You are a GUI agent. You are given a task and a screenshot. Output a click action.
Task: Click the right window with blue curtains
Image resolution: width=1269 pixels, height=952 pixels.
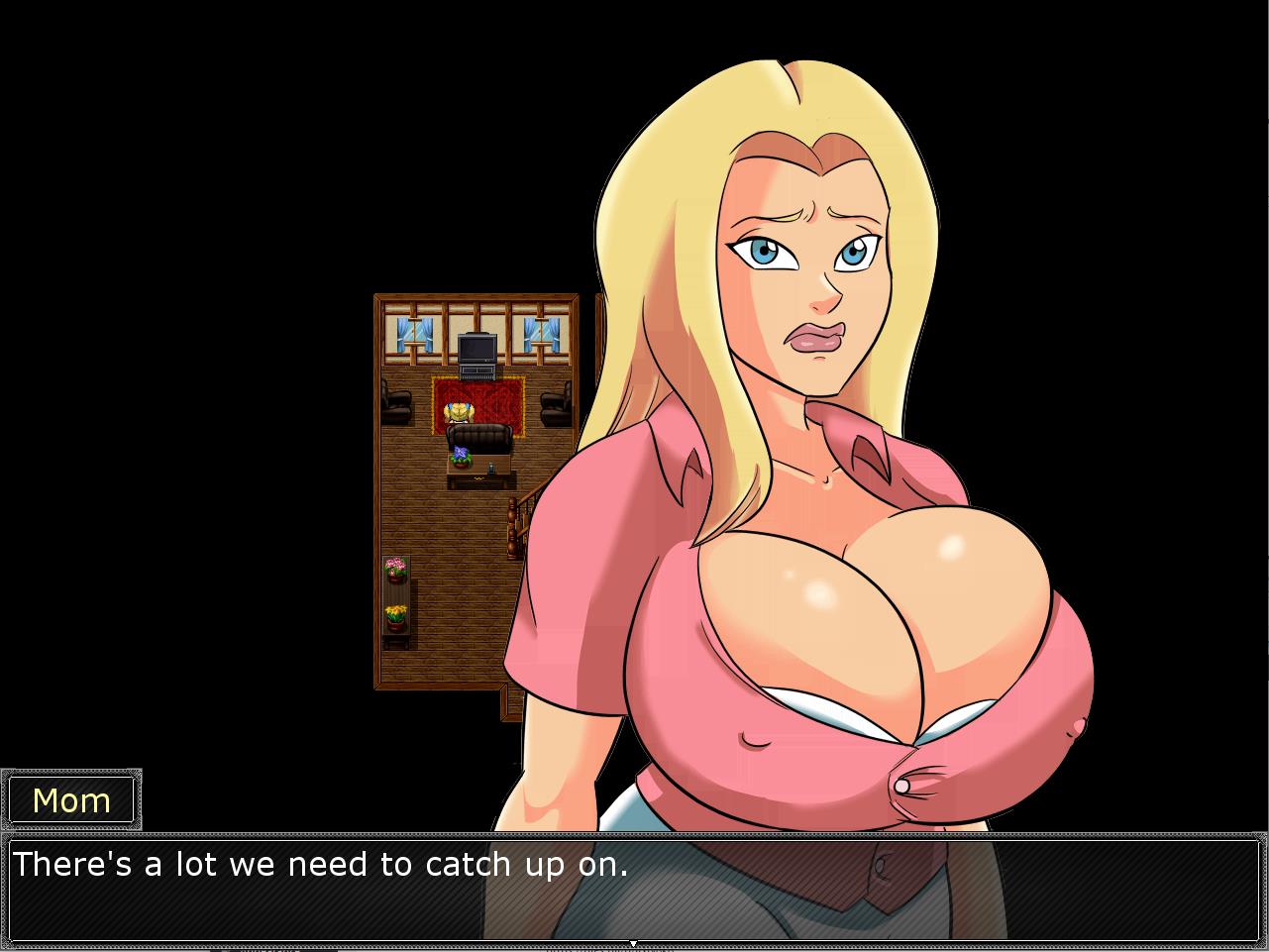click(x=541, y=336)
